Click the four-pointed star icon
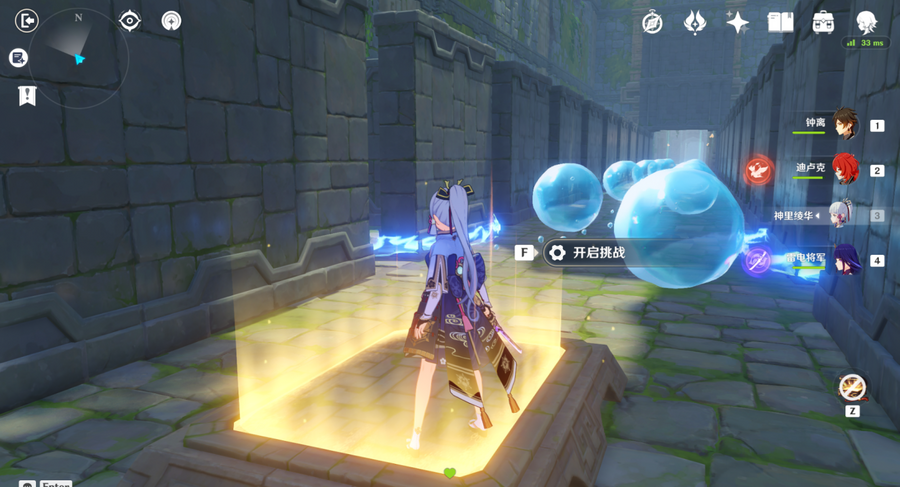Image resolution: width=900 pixels, height=487 pixels. pos(738,23)
